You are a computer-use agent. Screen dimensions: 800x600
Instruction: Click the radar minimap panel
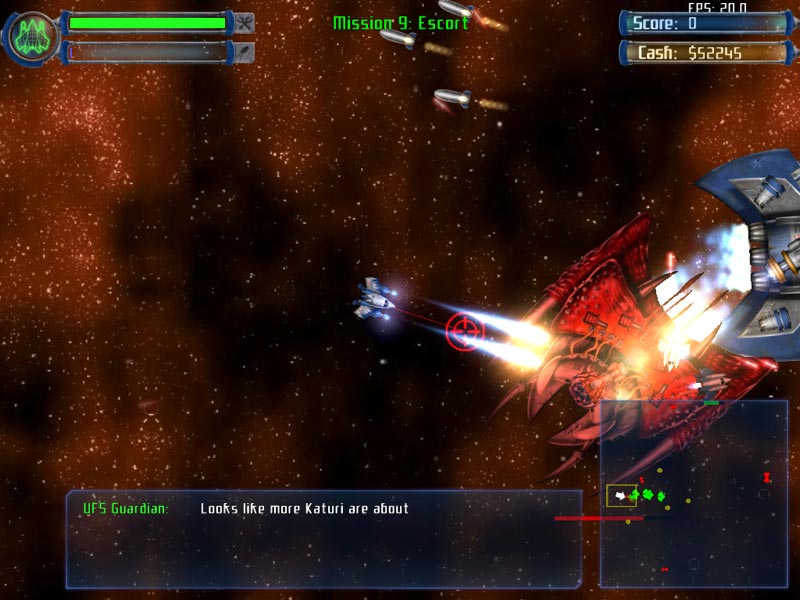tap(693, 494)
